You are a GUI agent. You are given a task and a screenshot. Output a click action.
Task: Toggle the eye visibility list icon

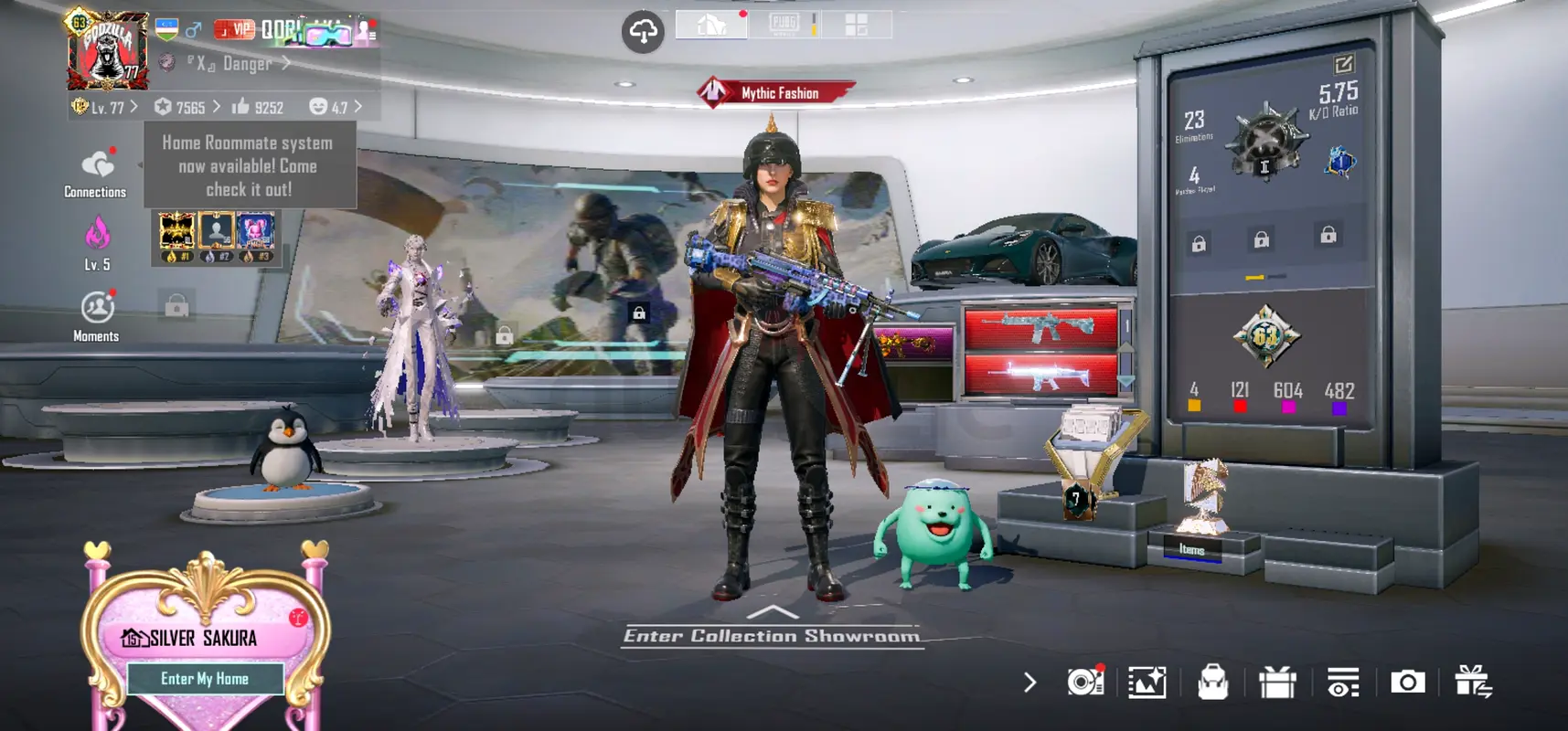1342,682
